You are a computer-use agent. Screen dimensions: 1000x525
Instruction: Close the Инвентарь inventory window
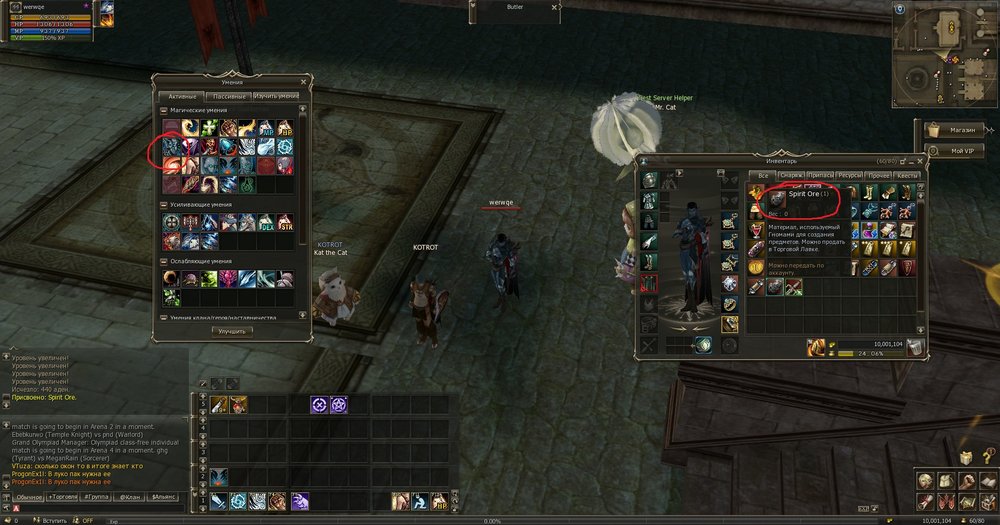coord(922,159)
